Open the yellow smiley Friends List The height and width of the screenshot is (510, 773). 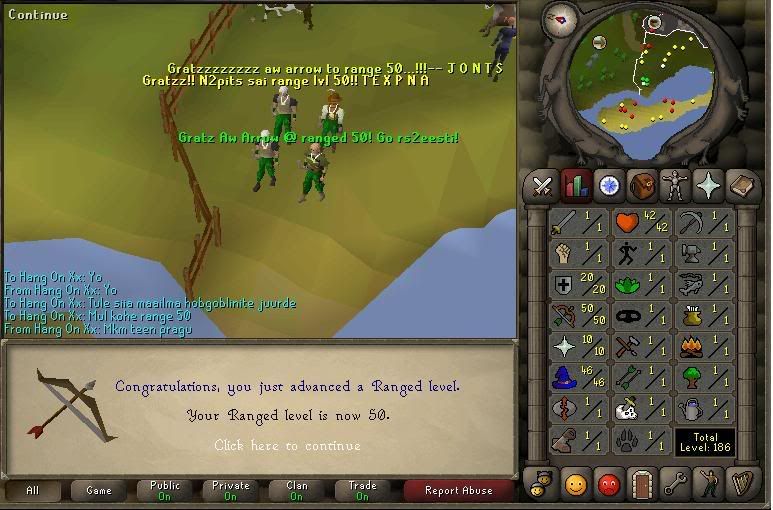click(x=575, y=485)
